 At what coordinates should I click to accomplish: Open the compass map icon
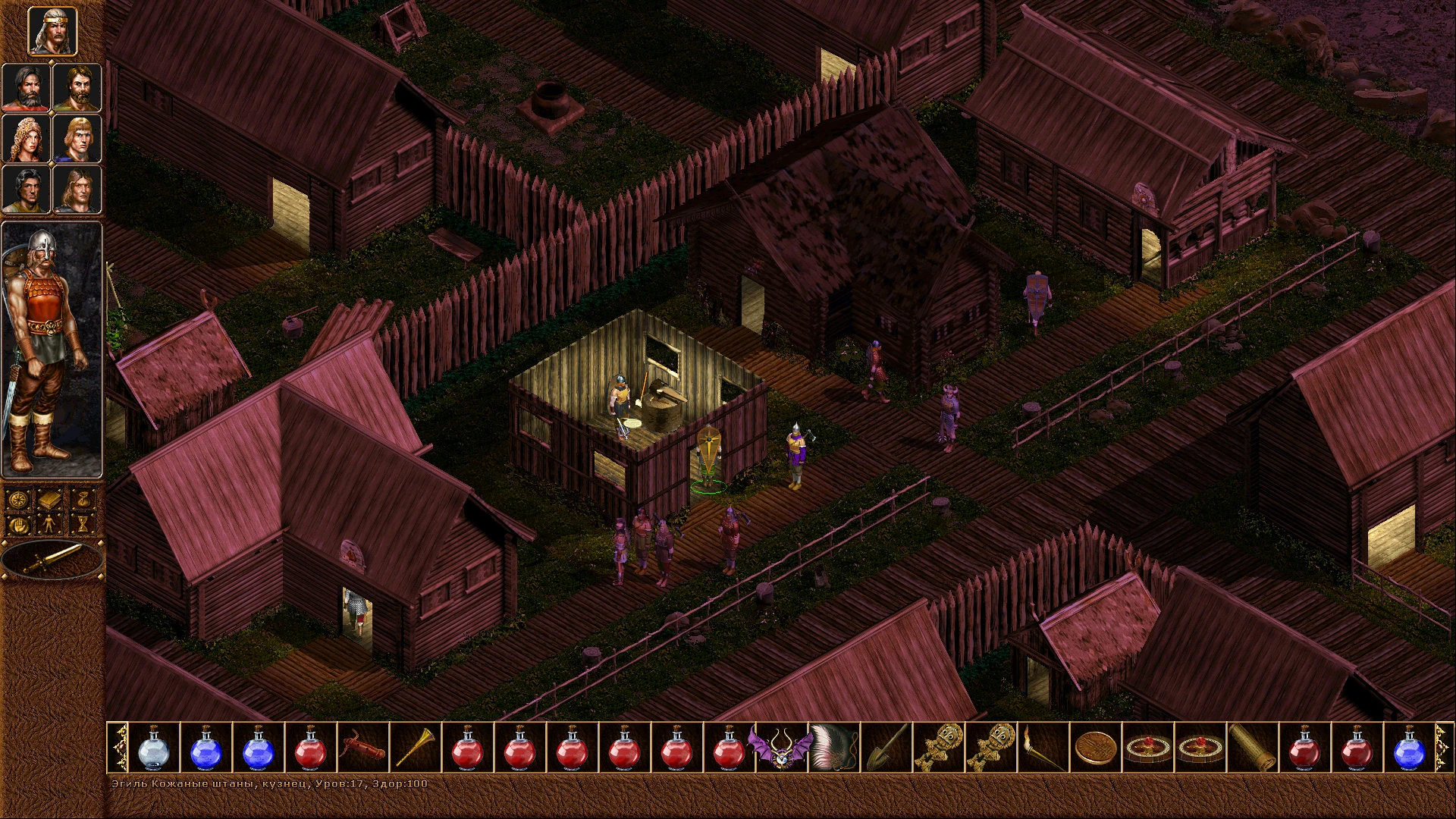(x=19, y=500)
